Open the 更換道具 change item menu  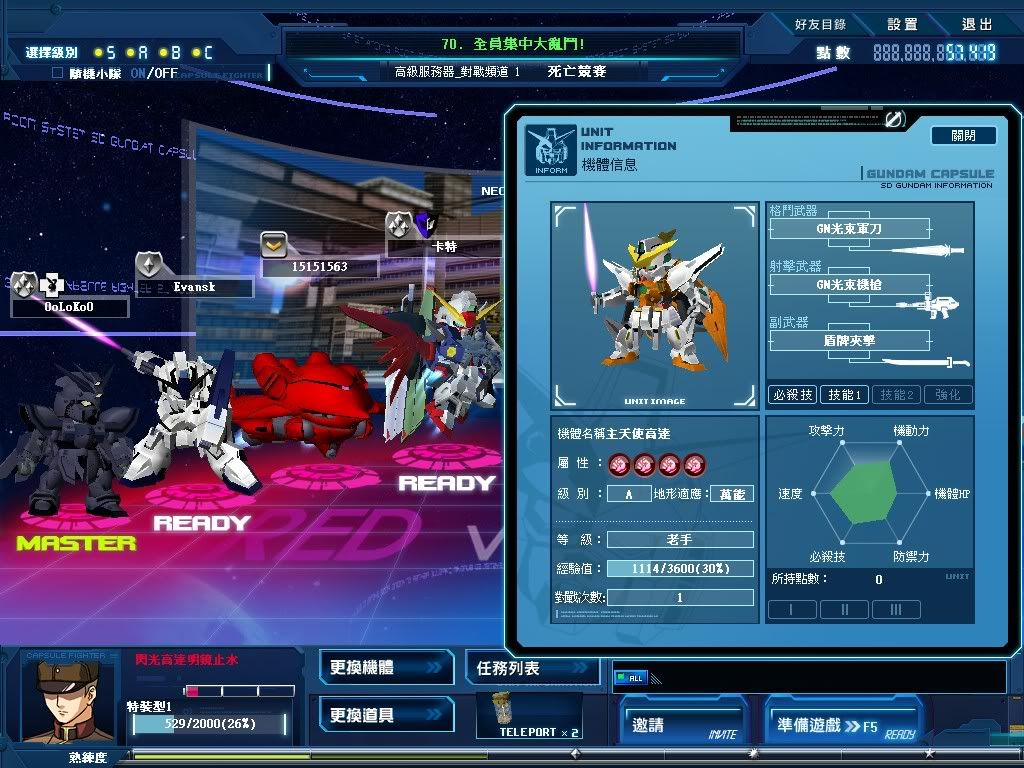pos(385,715)
